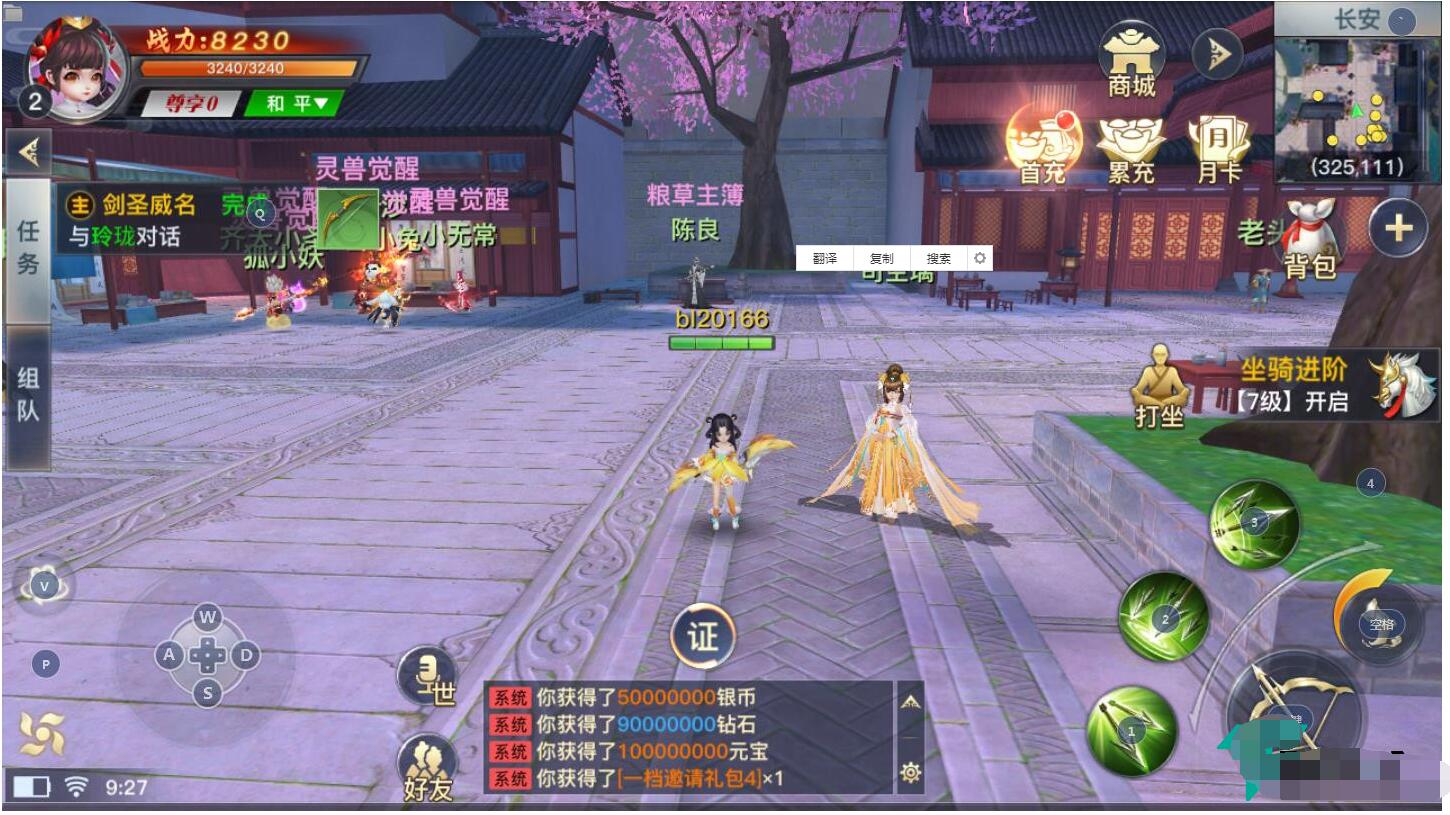The width and height of the screenshot is (1450, 815).
Task: Open the 月卡 monthly card
Action: (x=1219, y=149)
